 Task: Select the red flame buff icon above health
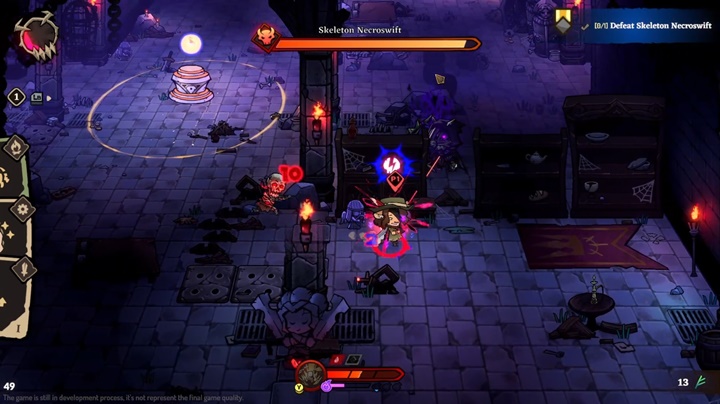click(338, 359)
